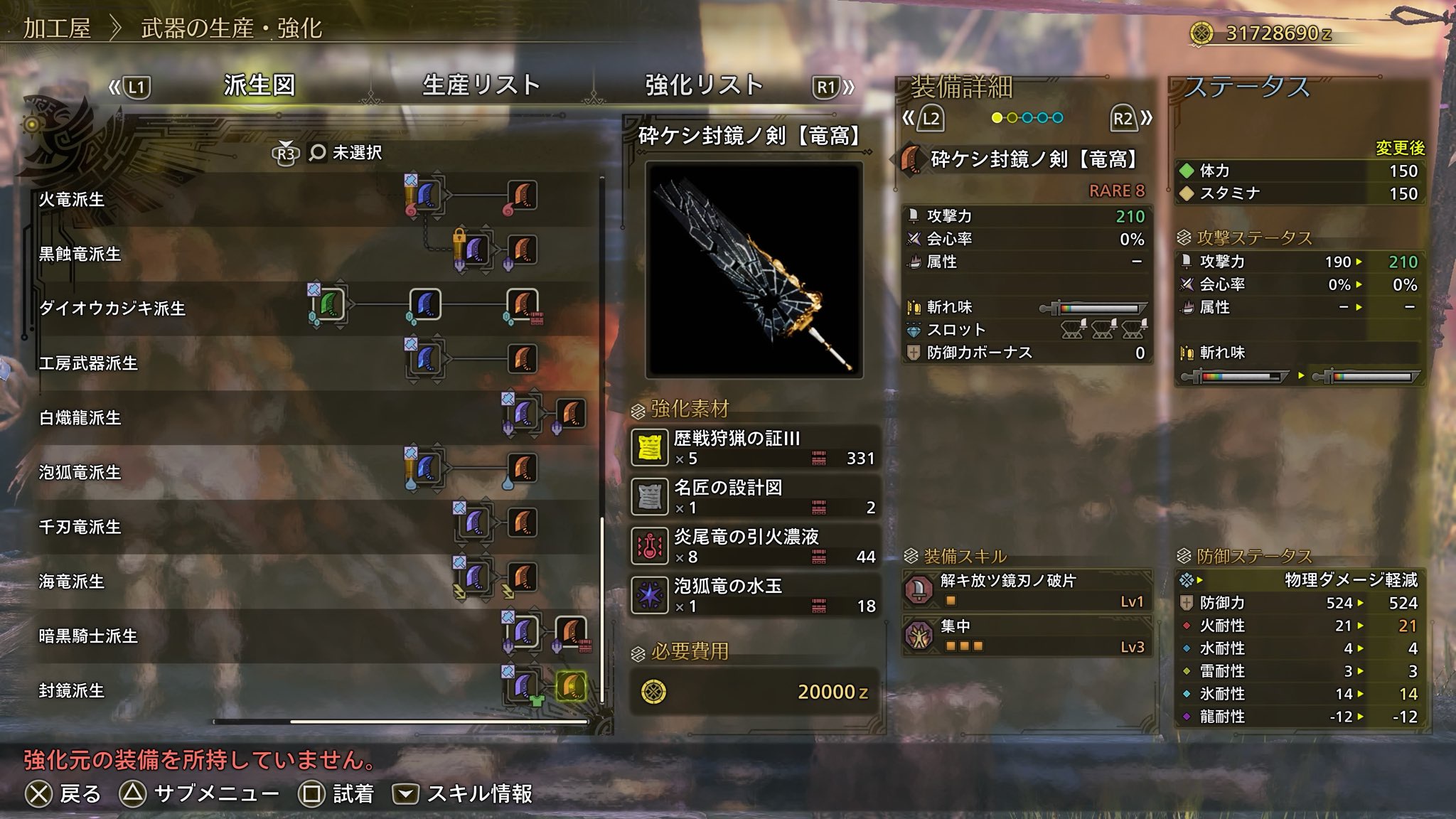Switch to the 派生図 tab
The height and width of the screenshot is (819, 1456).
point(259,85)
